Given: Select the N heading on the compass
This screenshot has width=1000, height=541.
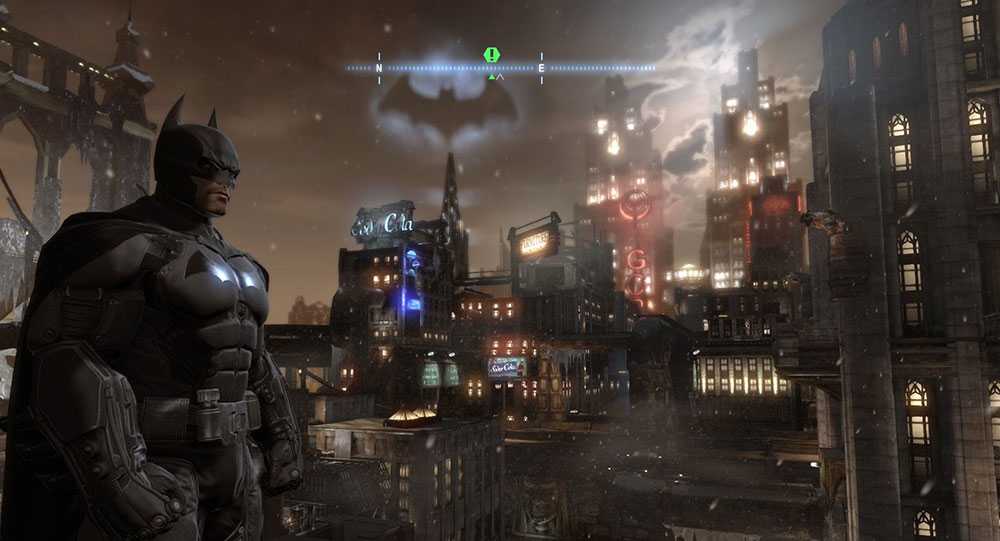Looking at the screenshot, I should [379, 68].
